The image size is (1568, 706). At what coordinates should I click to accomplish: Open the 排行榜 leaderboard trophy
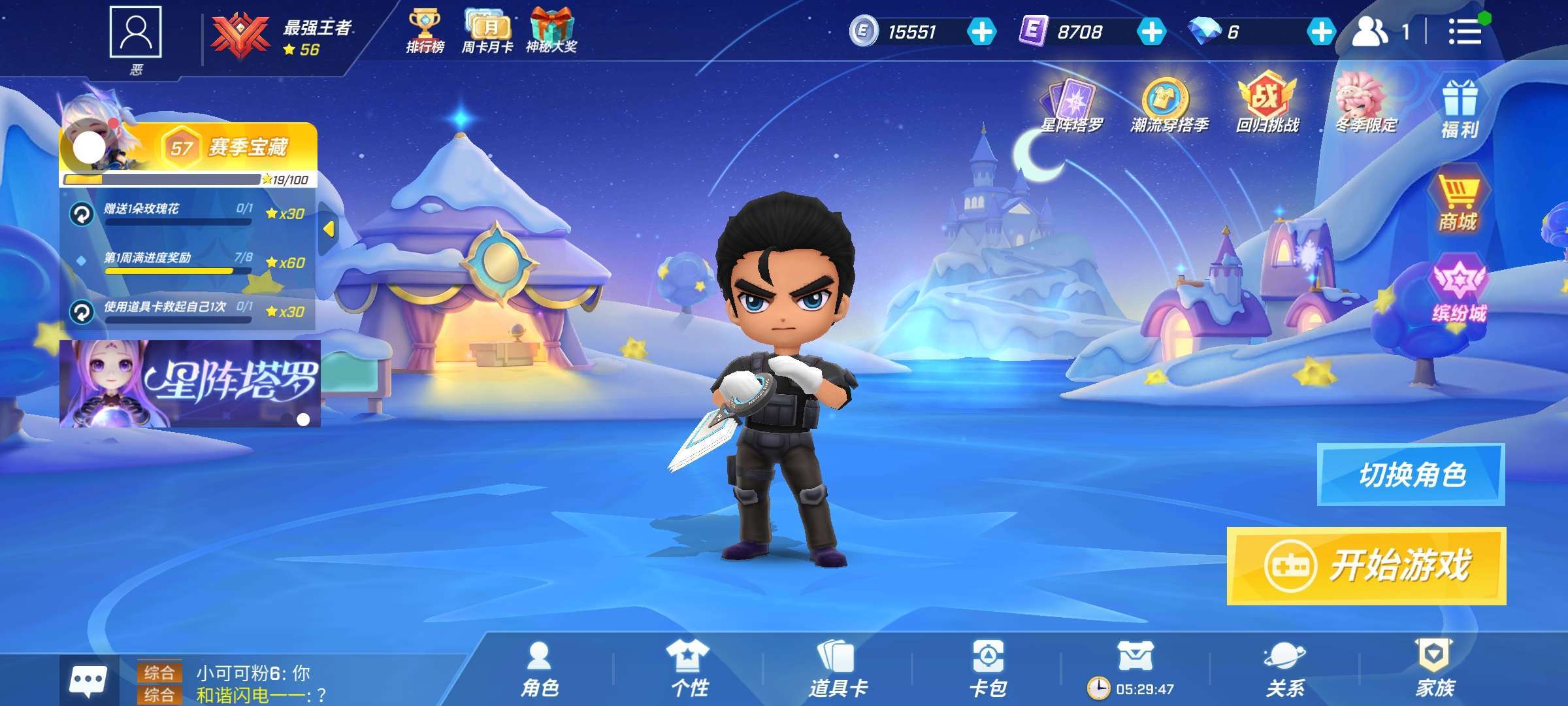coord(425,31)
